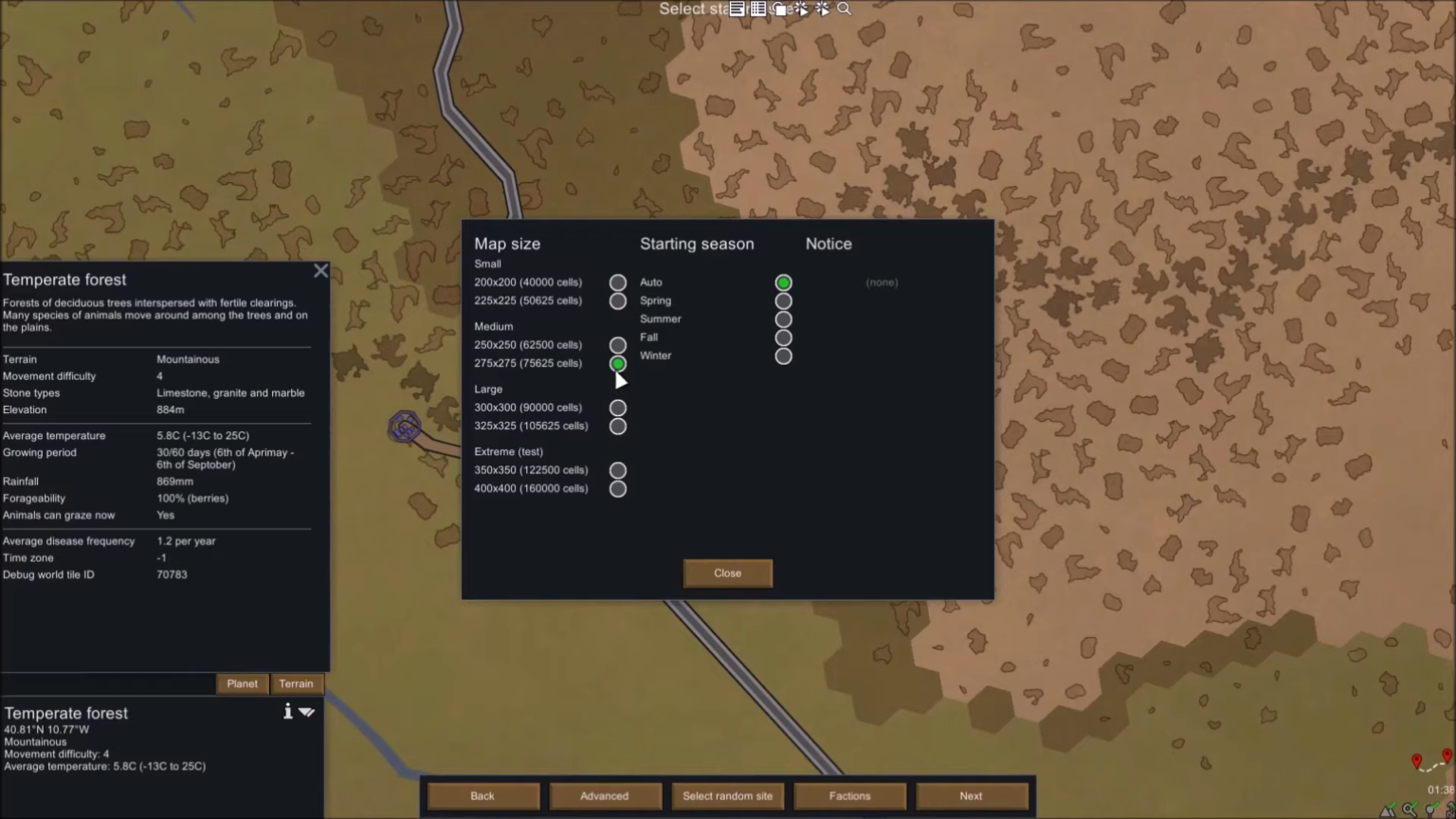
Task: Open the search magnifier icon in the title bar
Action: [x=843, y=9]
